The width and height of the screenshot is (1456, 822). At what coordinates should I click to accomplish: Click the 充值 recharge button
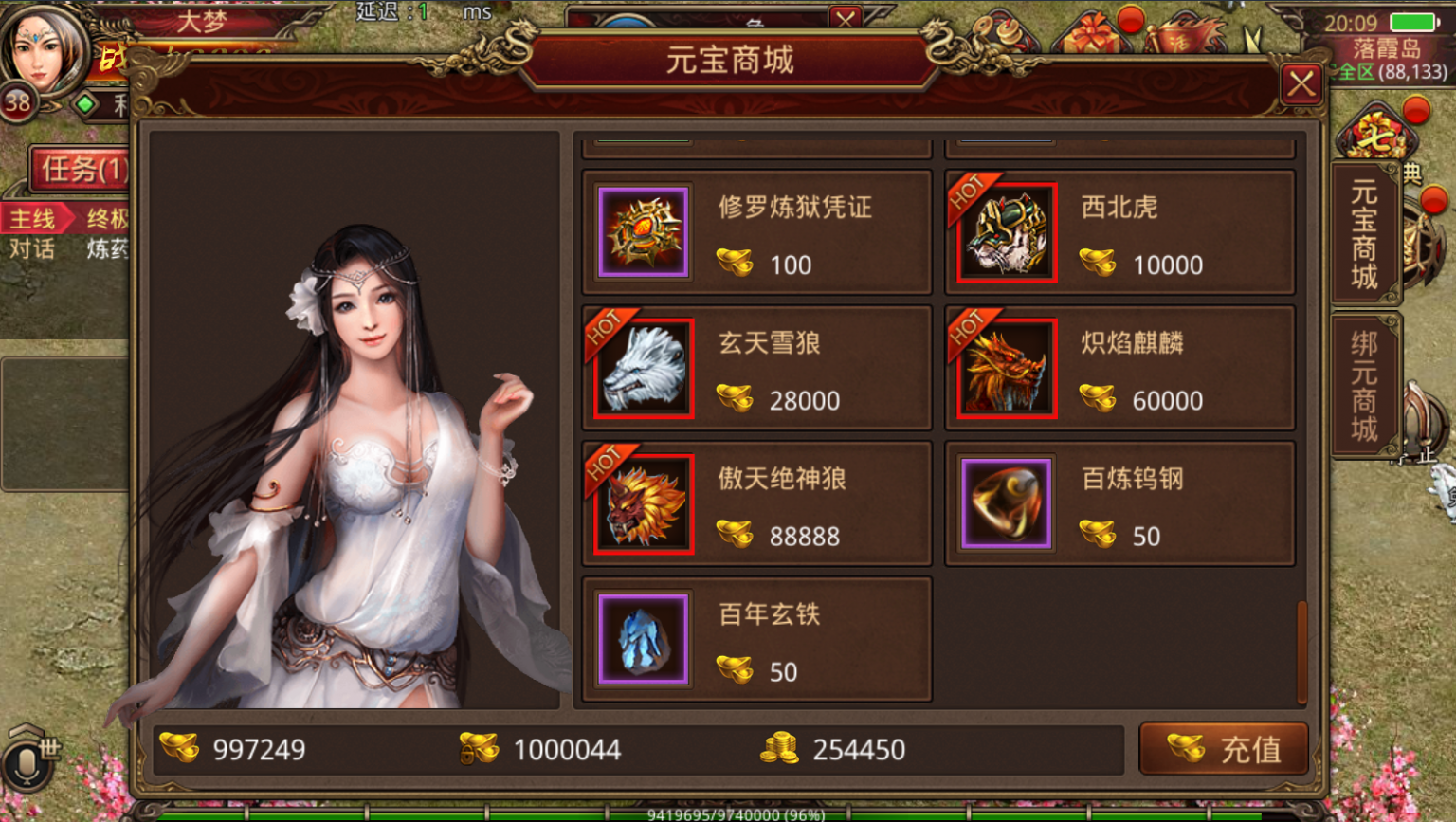1224,748
